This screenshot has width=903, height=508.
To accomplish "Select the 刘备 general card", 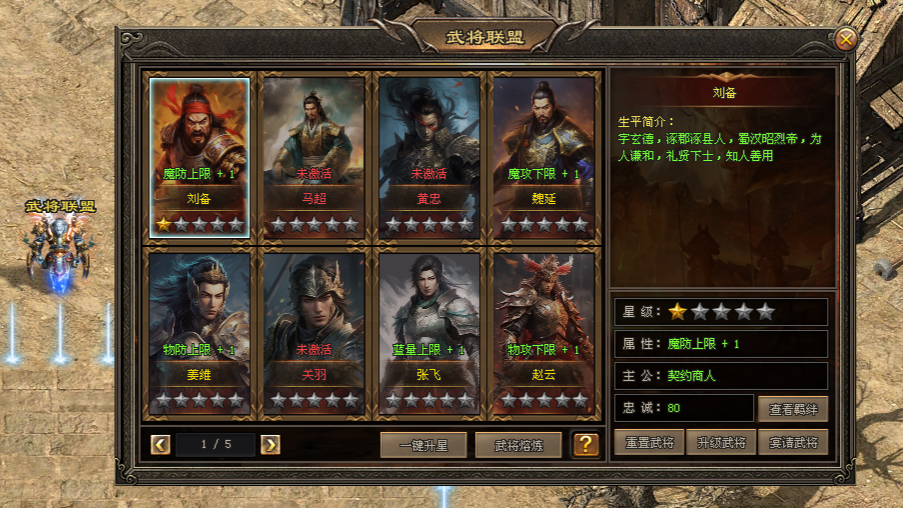I will pyautogui.click(x=199, y=156).
